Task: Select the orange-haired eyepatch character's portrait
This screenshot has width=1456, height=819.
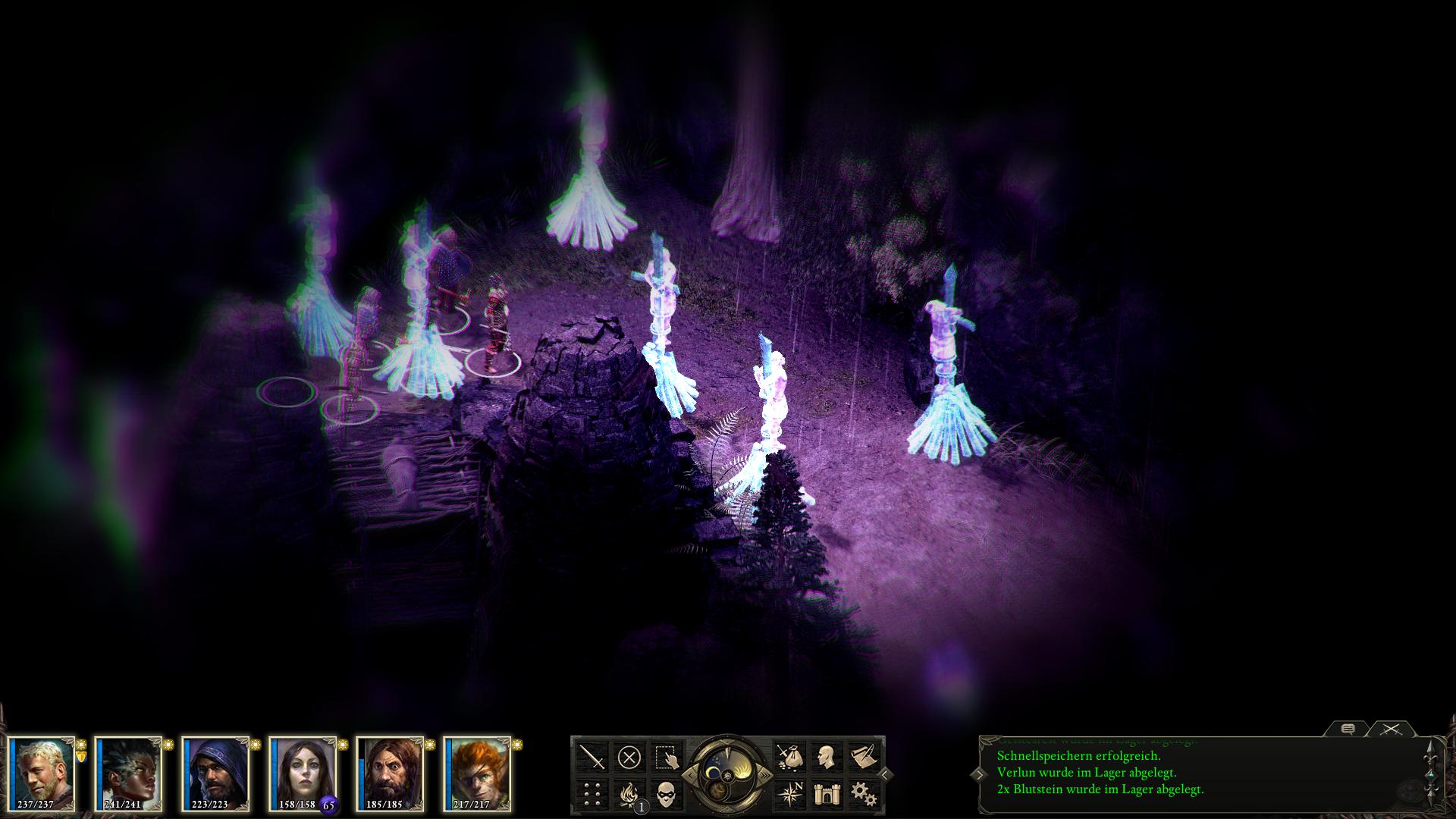Action: [478, 773]
